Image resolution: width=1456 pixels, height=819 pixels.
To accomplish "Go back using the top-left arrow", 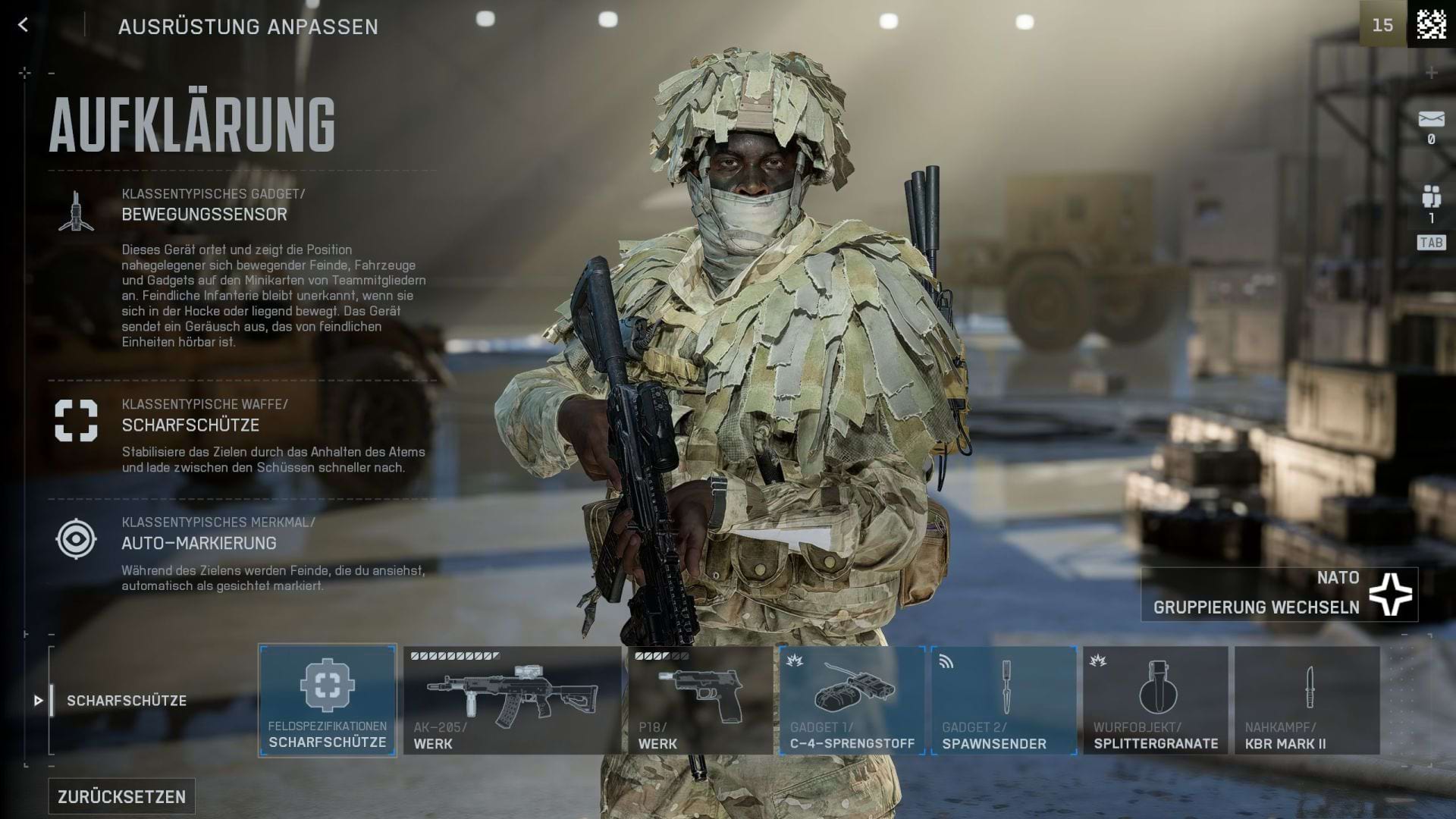I will (24, 25).
